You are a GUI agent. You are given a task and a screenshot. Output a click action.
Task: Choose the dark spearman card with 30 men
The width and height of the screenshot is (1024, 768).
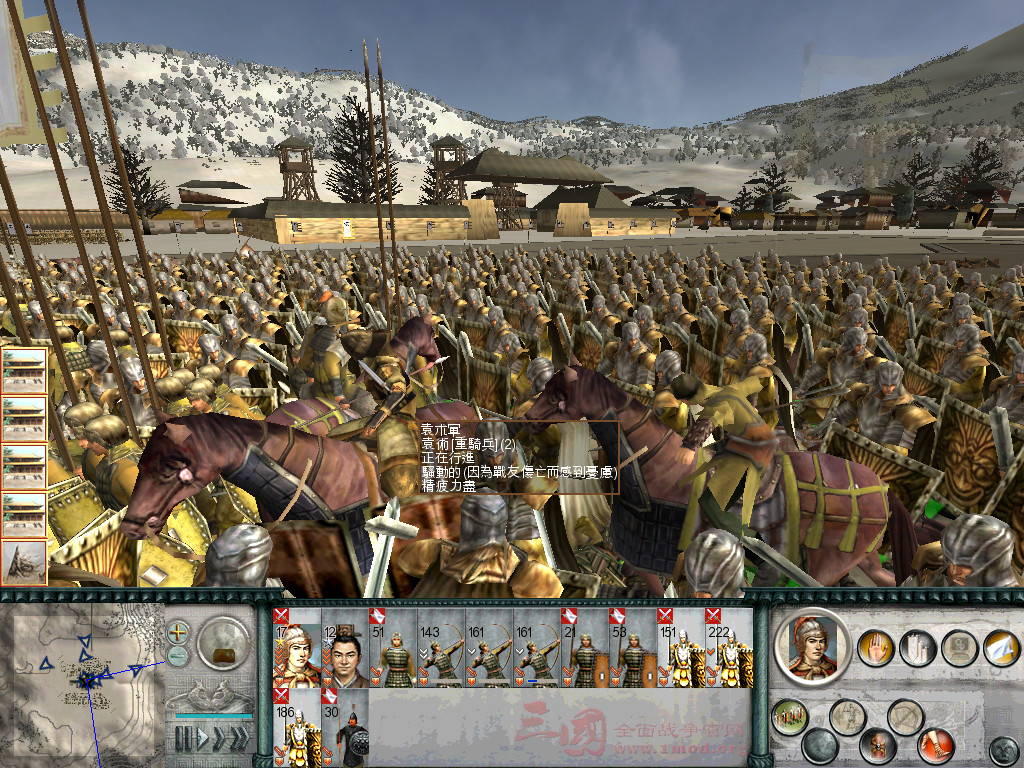(x=345, y=728)
